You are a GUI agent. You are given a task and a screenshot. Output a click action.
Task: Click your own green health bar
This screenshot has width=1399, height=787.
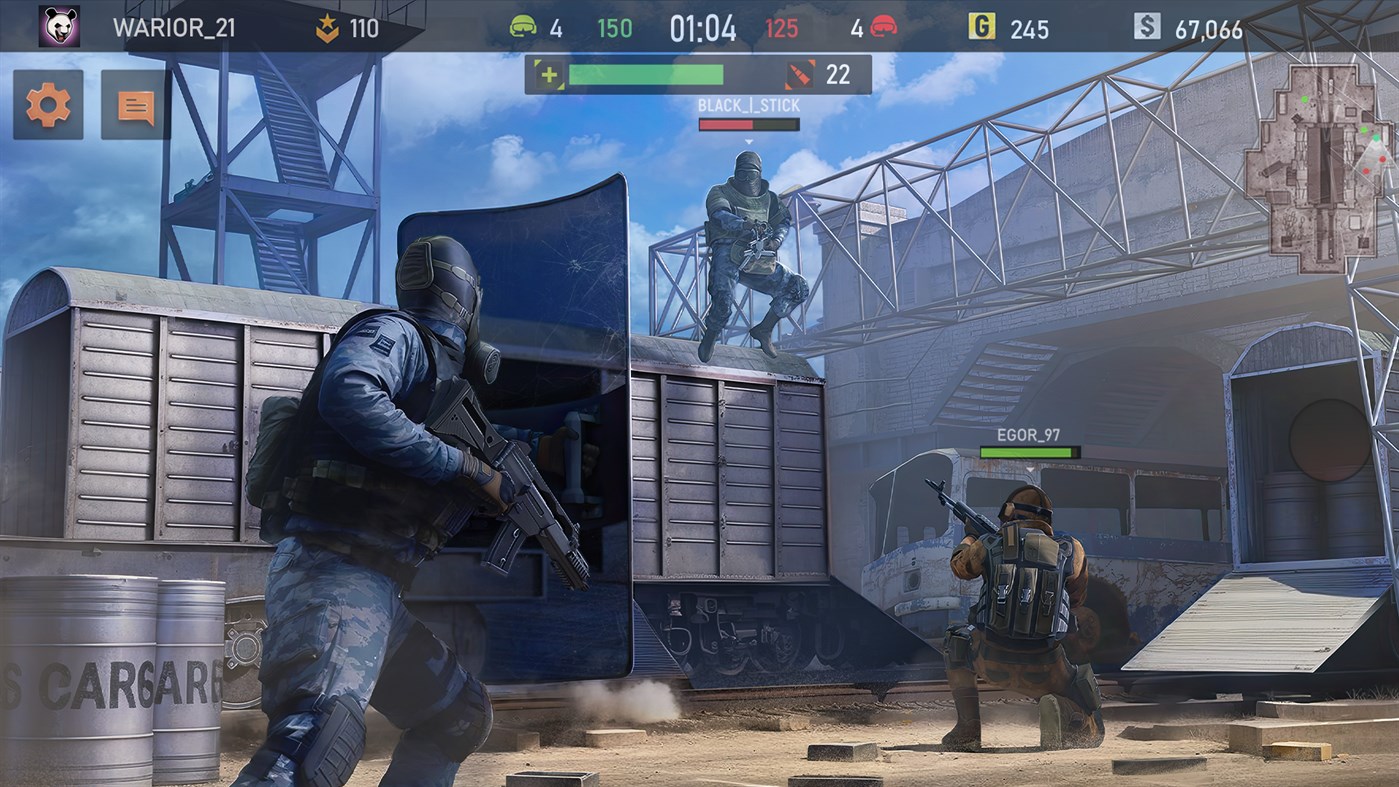point(646,73)
